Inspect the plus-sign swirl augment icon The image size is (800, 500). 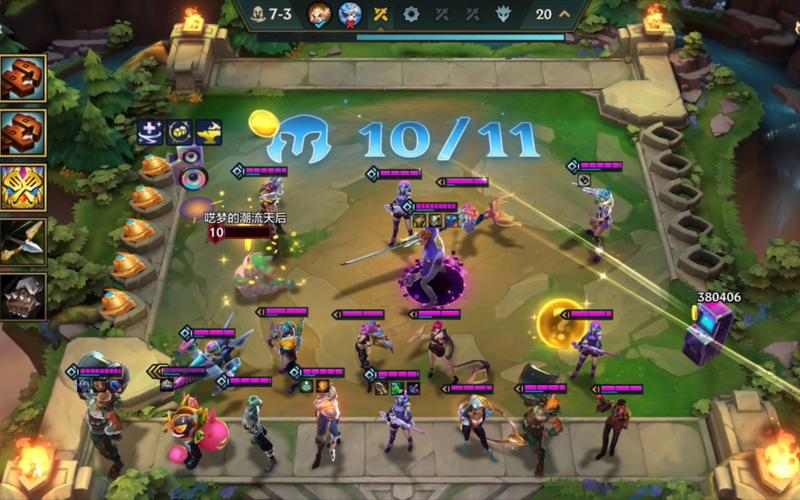tap(151, 130)
